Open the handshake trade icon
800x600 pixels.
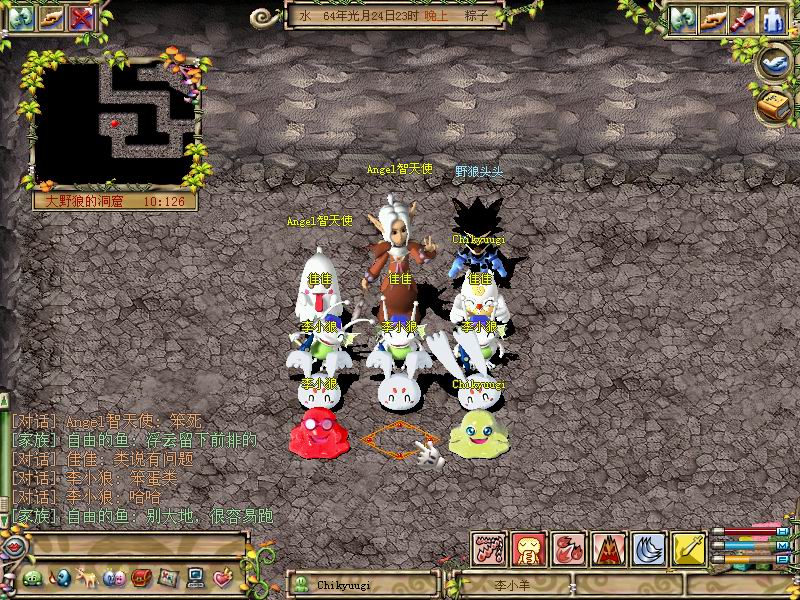(711, 19)
